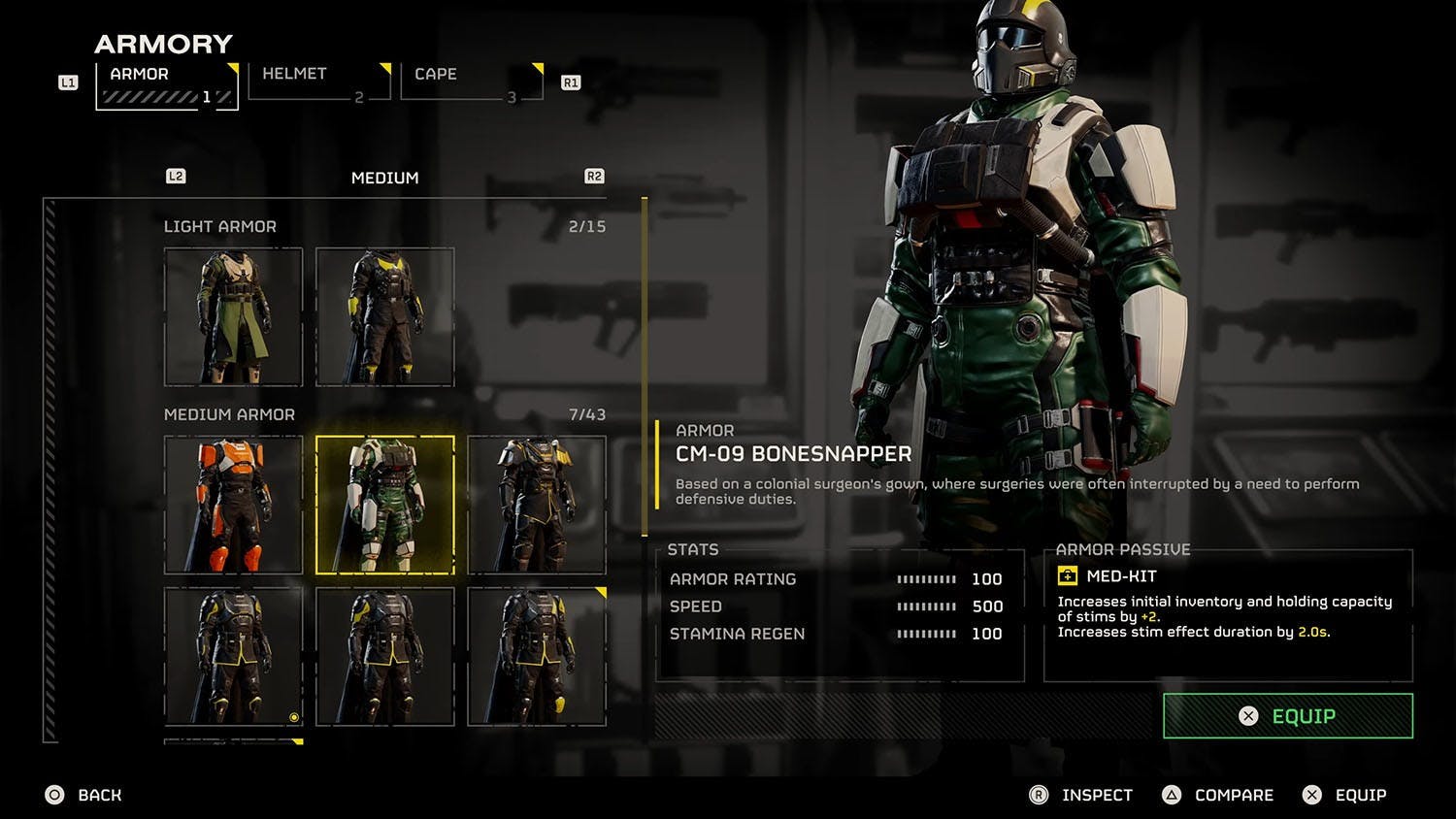1456x819 pixels.
Task: Compare the selected armor
Action: [1218, 795]
